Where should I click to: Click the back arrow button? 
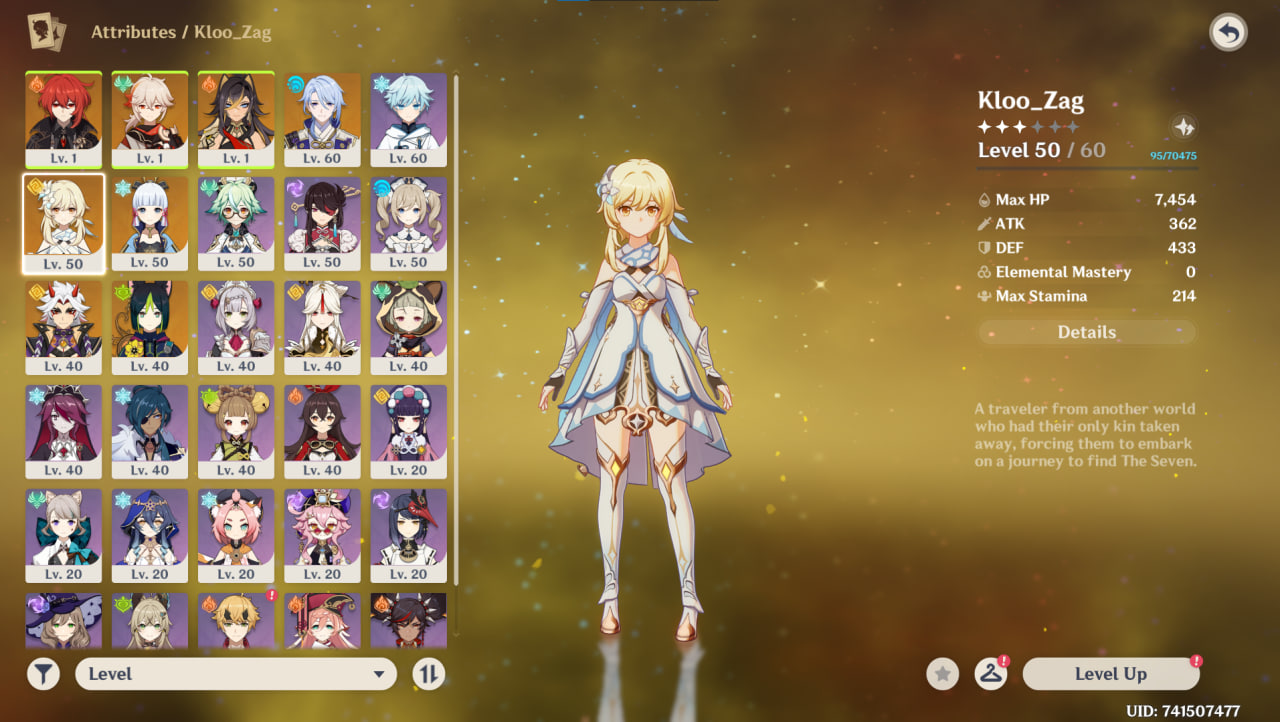coord(1228,33)
